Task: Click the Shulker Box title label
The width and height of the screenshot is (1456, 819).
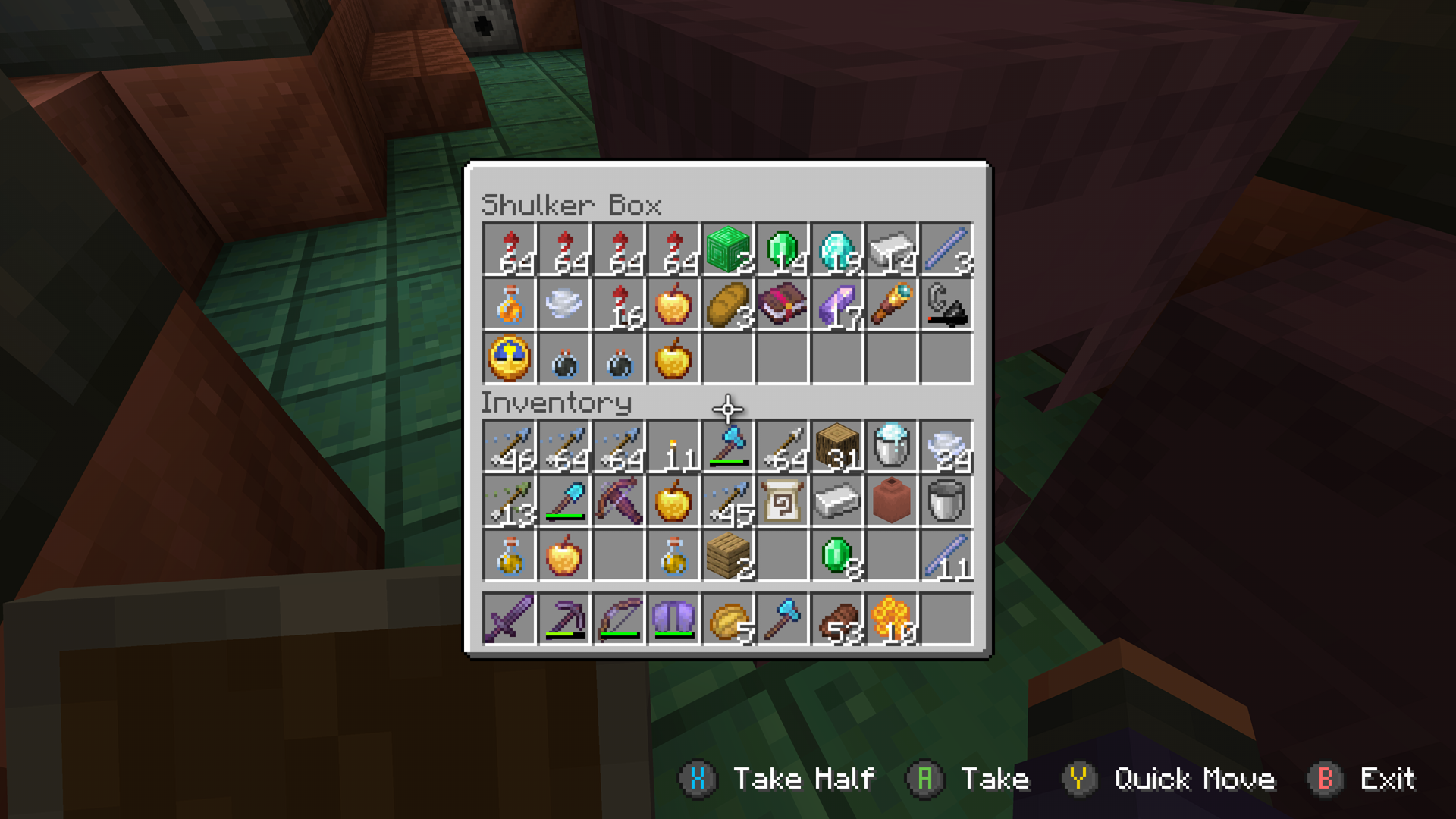Action: click(x=573, y=205)
